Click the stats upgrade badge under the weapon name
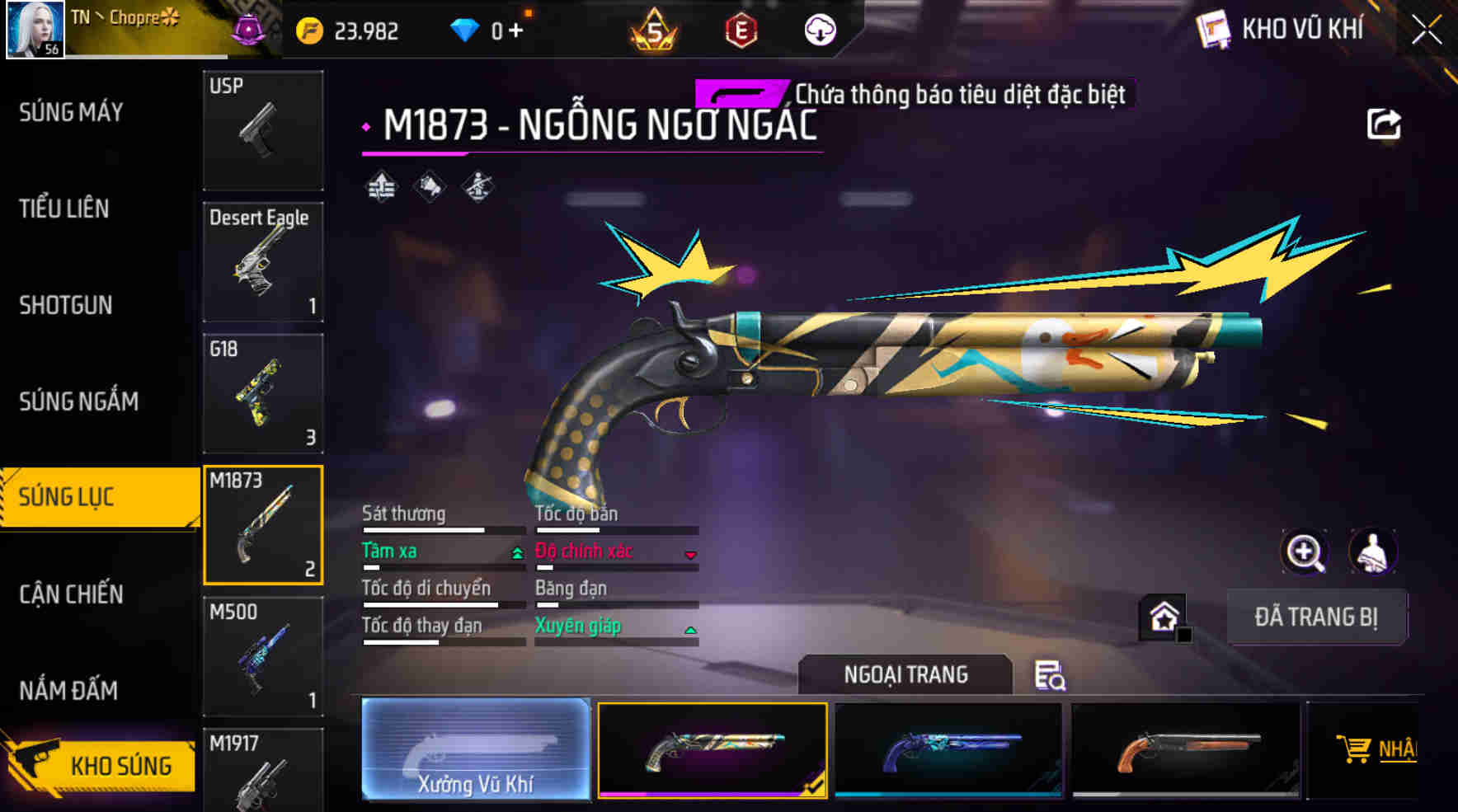Screen dimensions: 1458x812 (x=381, y=187)
